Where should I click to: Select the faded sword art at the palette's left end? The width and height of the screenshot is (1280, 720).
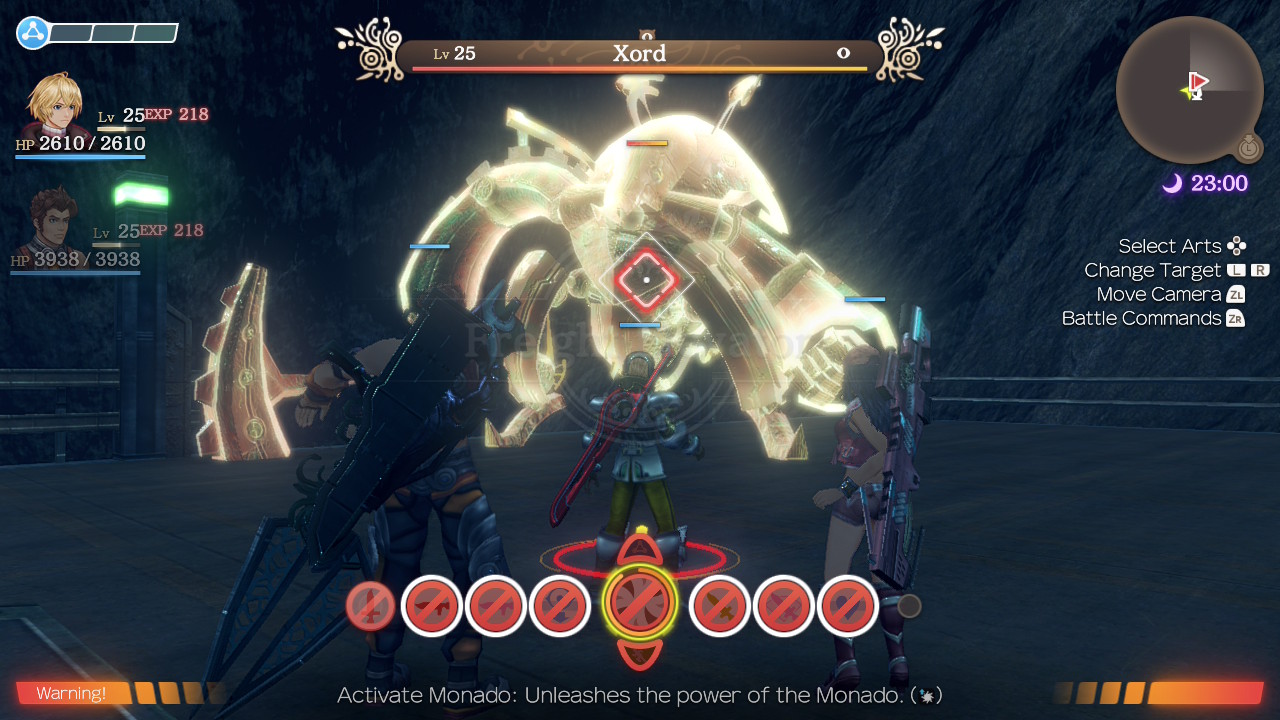coord(369,605)
